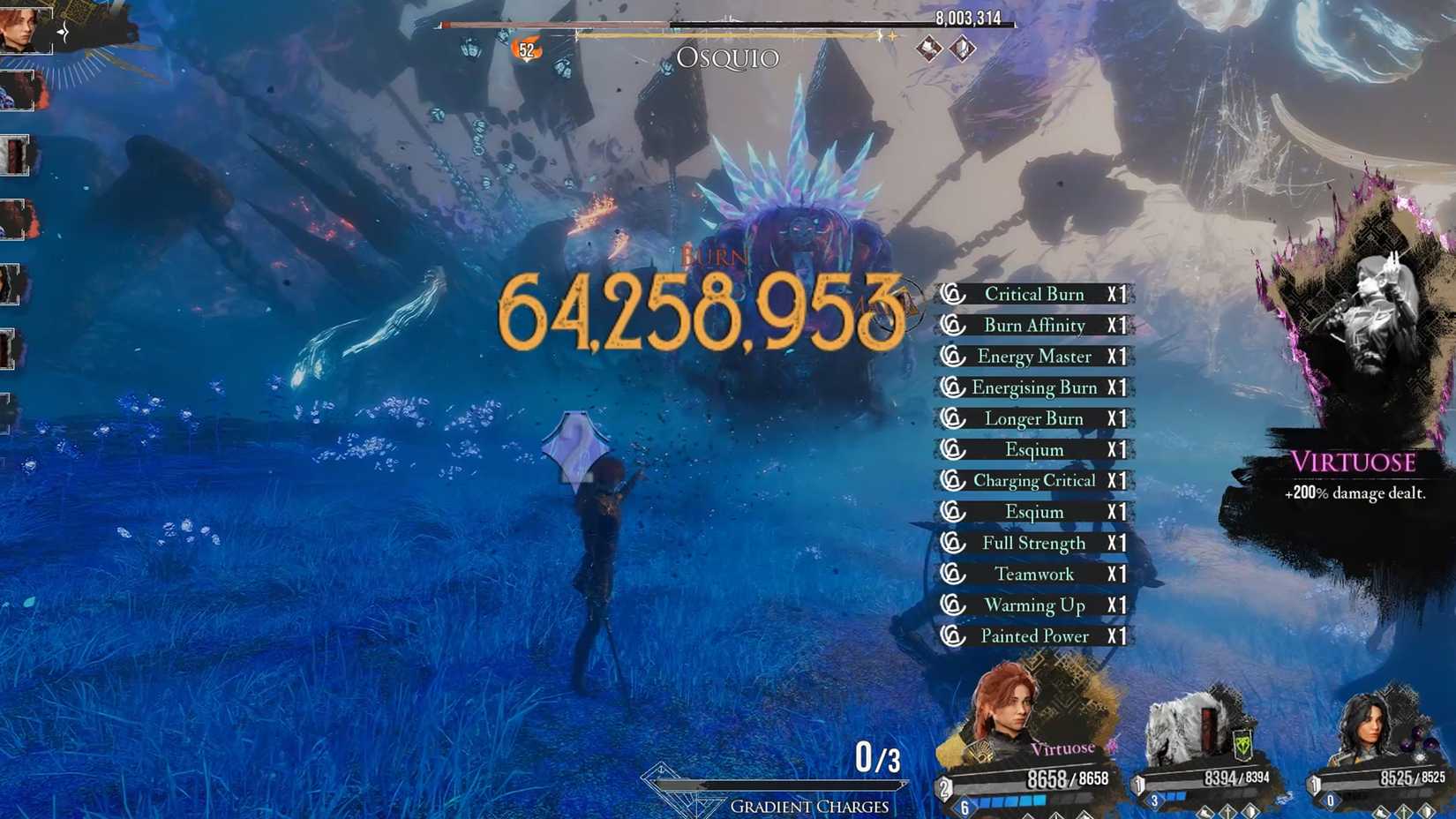Select the Critical Burn buff icon
Viewport: 1456px width, 819px height.
(x=952, y=294)
